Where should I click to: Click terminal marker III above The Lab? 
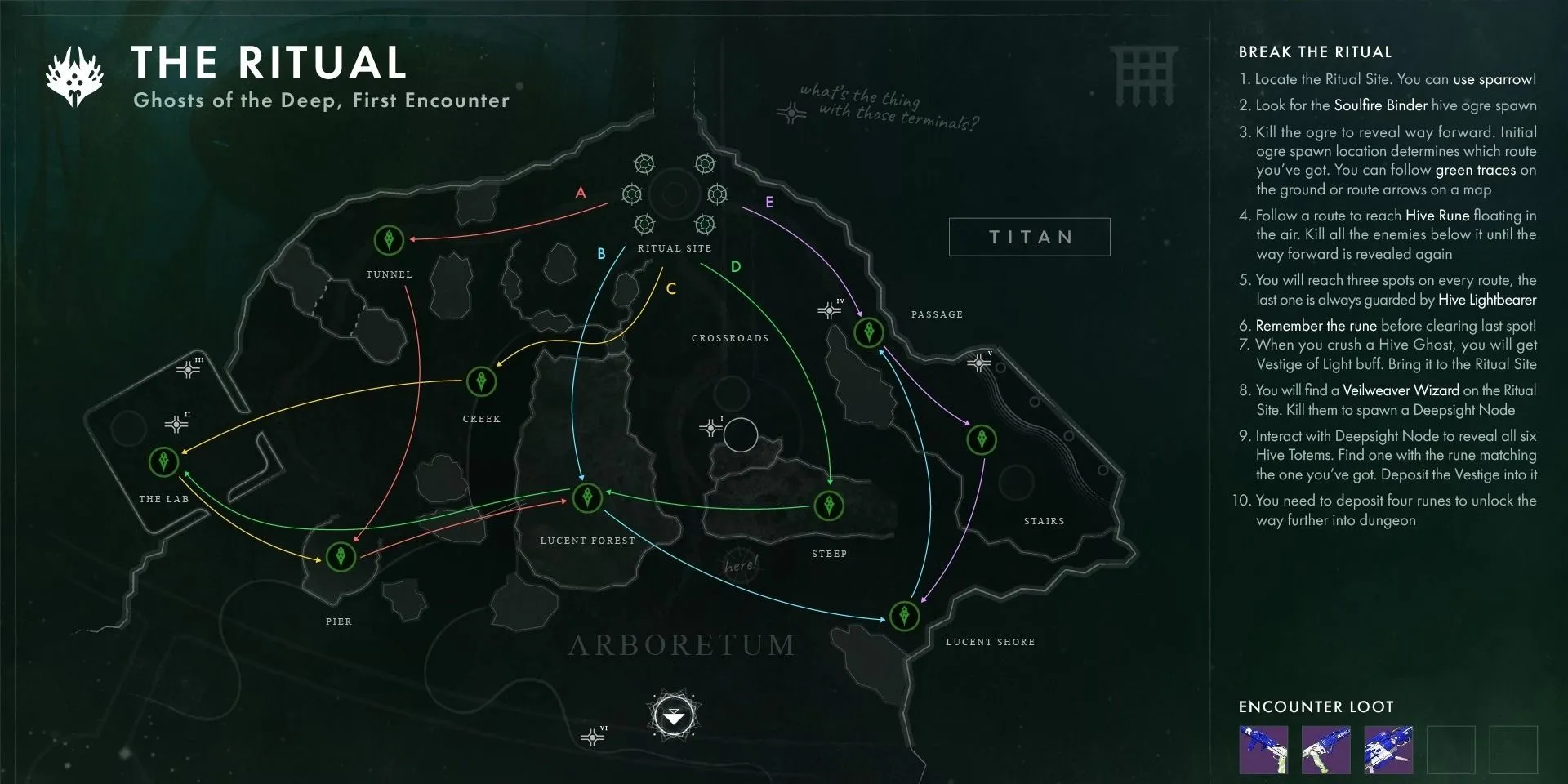click(x=189, y=370)
